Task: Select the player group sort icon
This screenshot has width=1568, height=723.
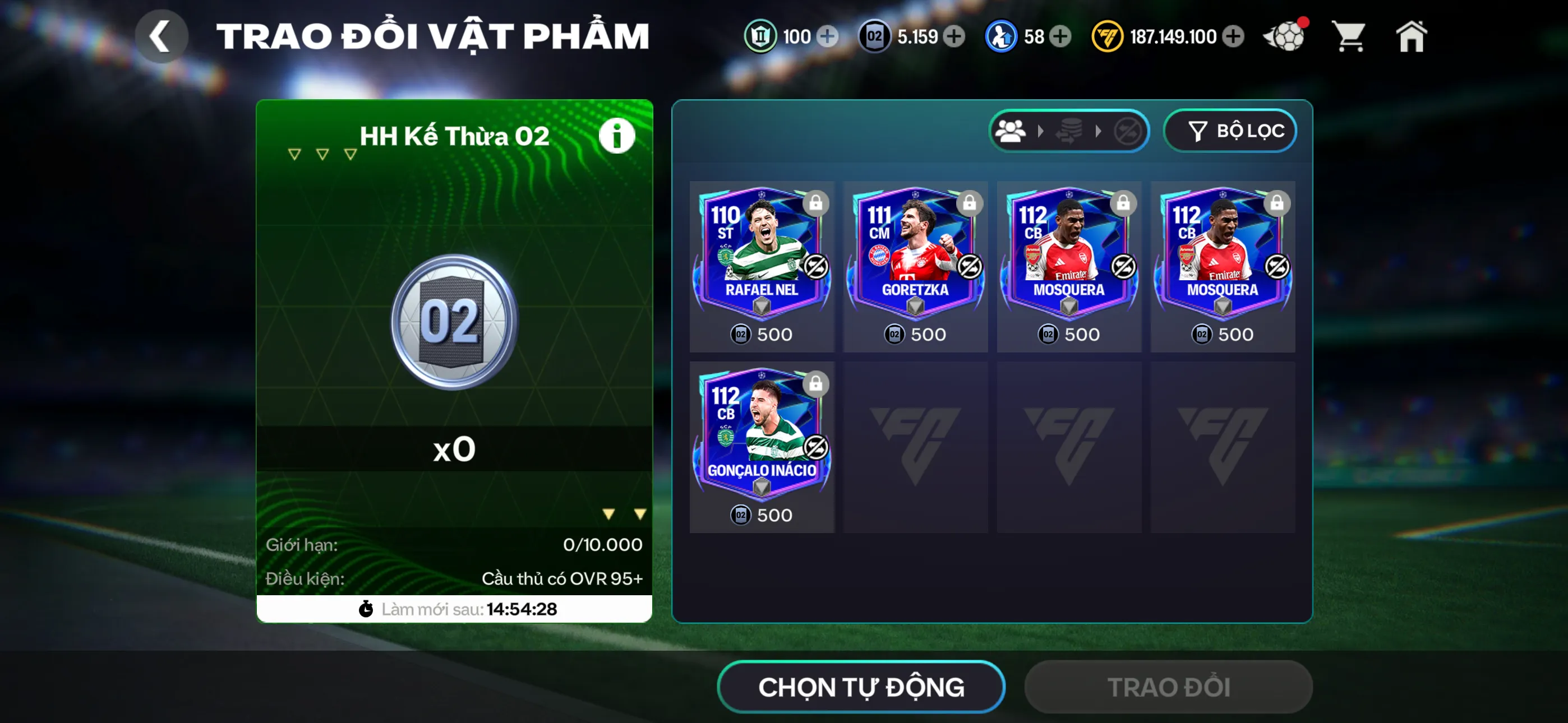Action: pos(1012,131)
